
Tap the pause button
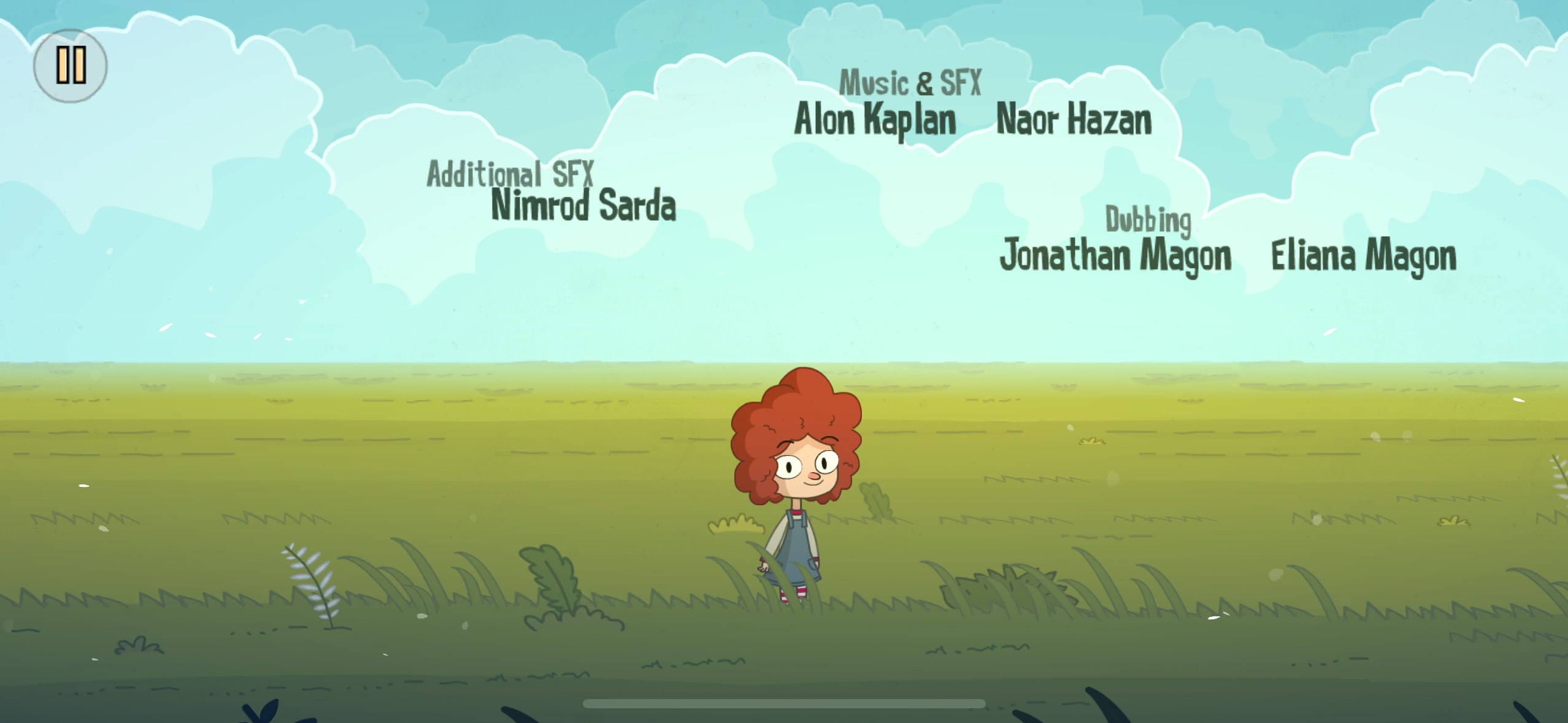[x=71, y=66]
